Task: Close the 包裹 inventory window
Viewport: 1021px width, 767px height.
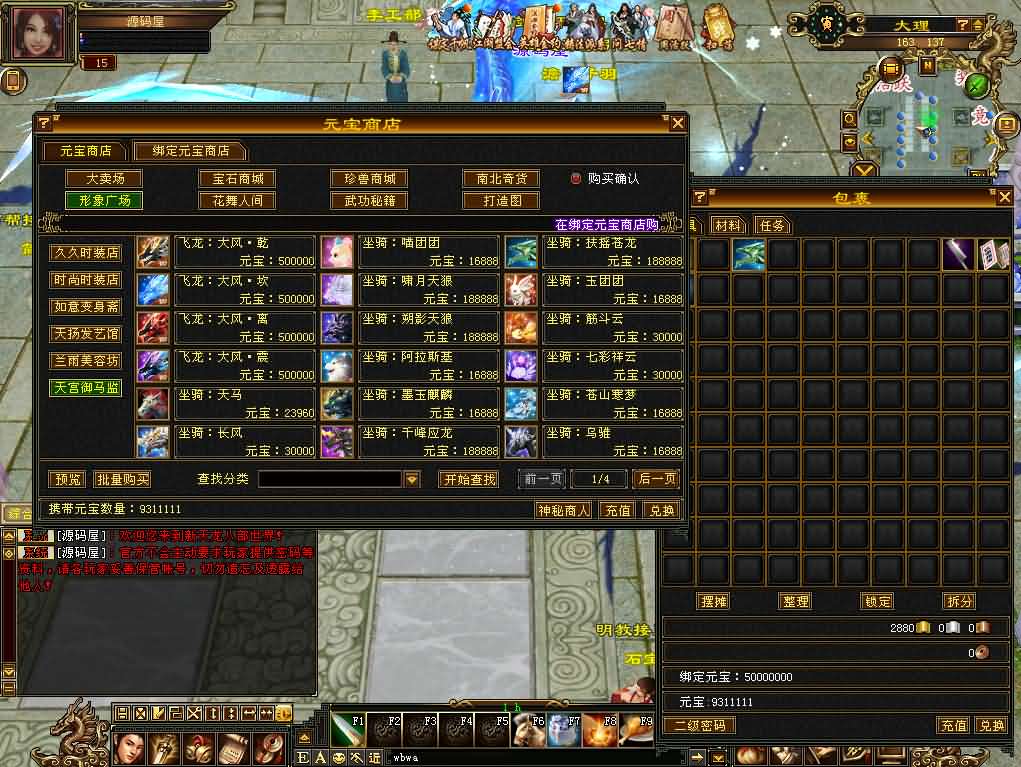Action: coord(1004,198)
